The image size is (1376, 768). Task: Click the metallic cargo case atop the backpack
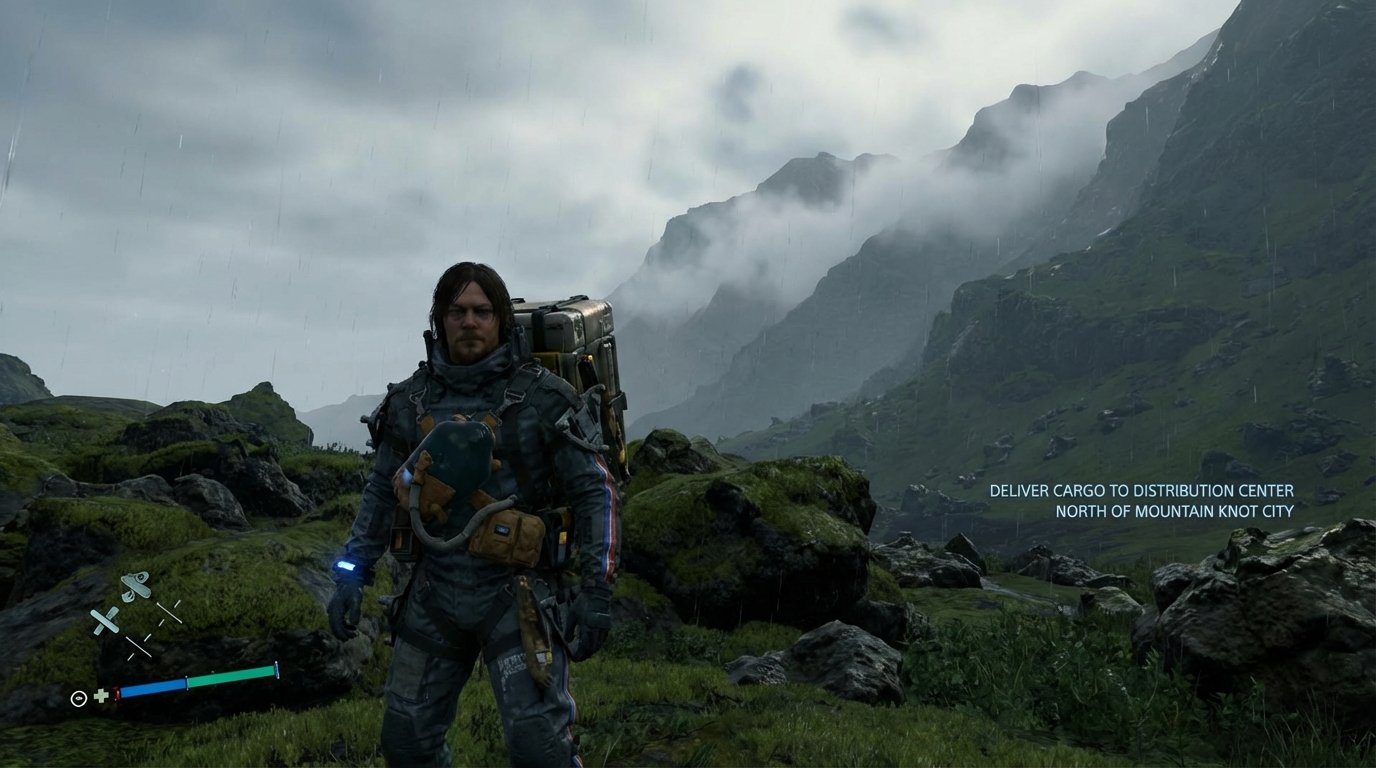578,320
